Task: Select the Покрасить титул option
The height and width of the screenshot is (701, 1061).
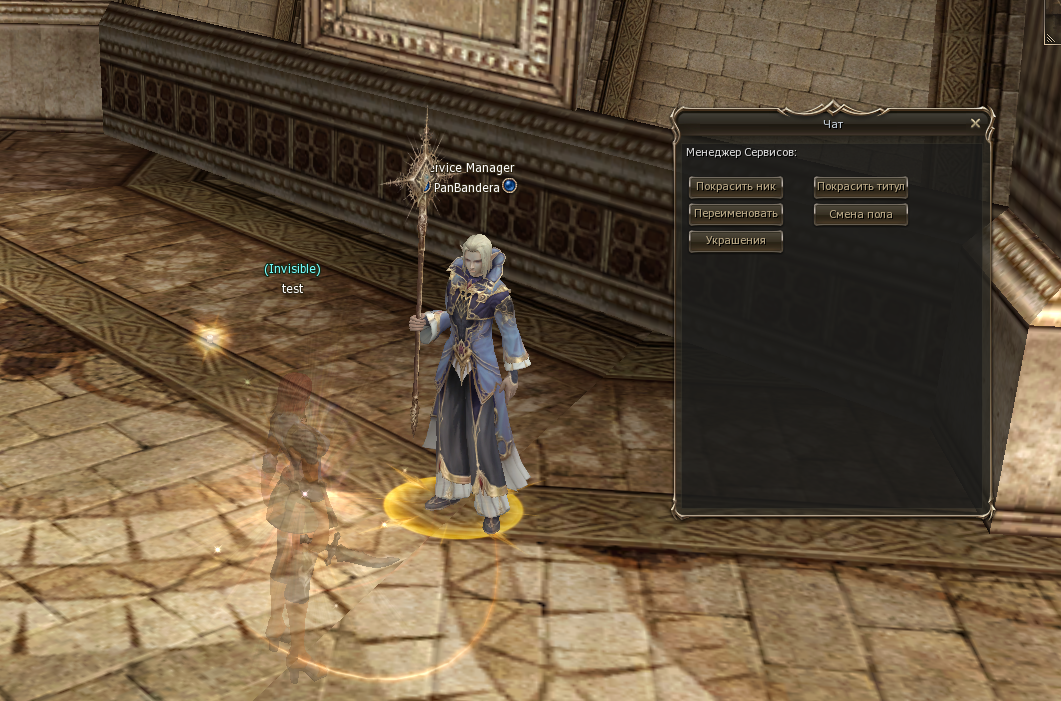Action: click(x=860, y=186)
